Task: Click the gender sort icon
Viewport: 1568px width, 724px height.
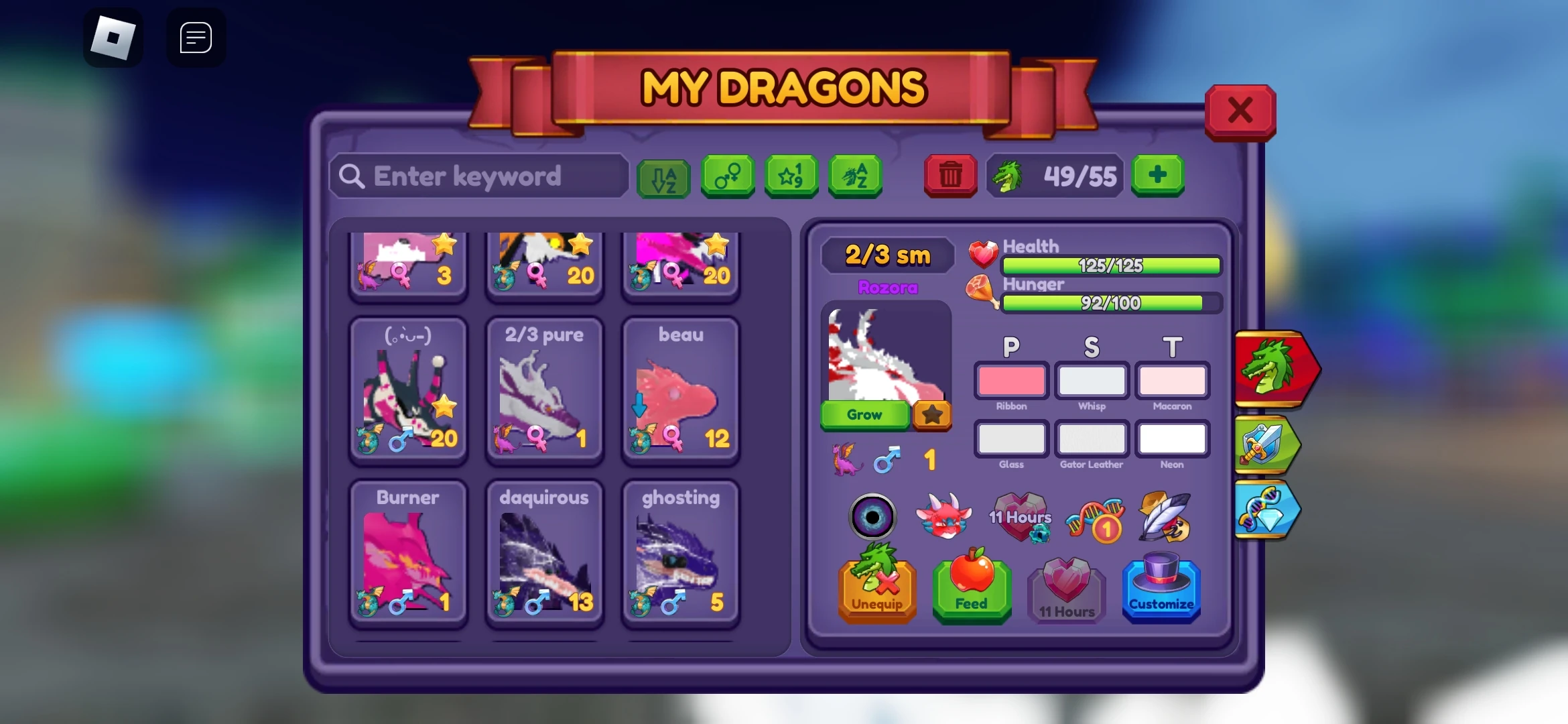Action: (728, 176)
